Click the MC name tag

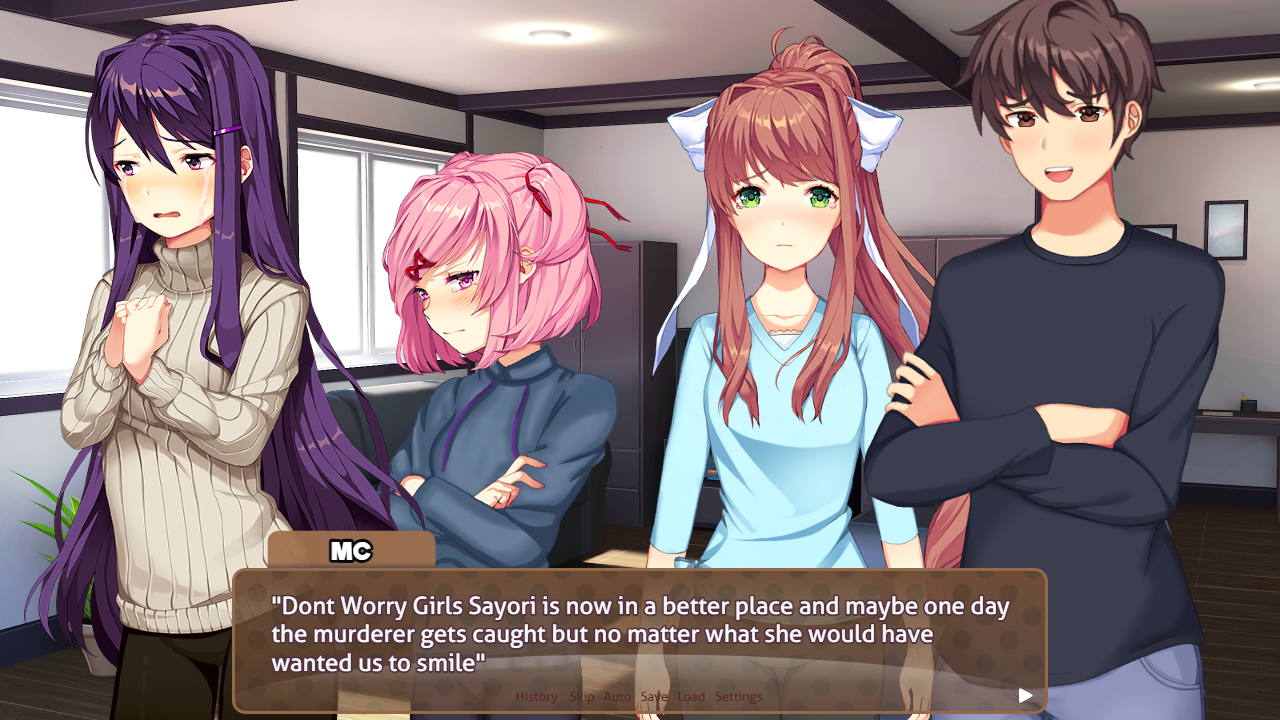pos(350,549)
